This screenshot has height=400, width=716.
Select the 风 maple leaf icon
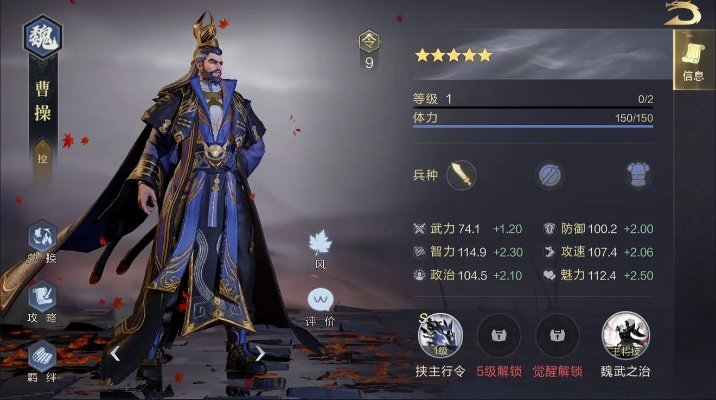pyautogui.click(x=320, y=243)
